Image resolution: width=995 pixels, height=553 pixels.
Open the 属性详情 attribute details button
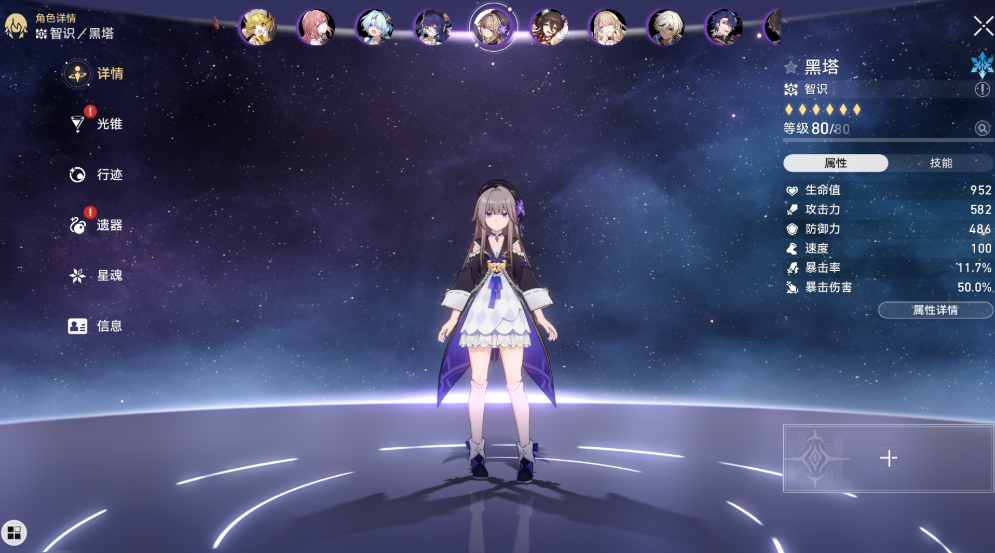(x=935, y=310)
